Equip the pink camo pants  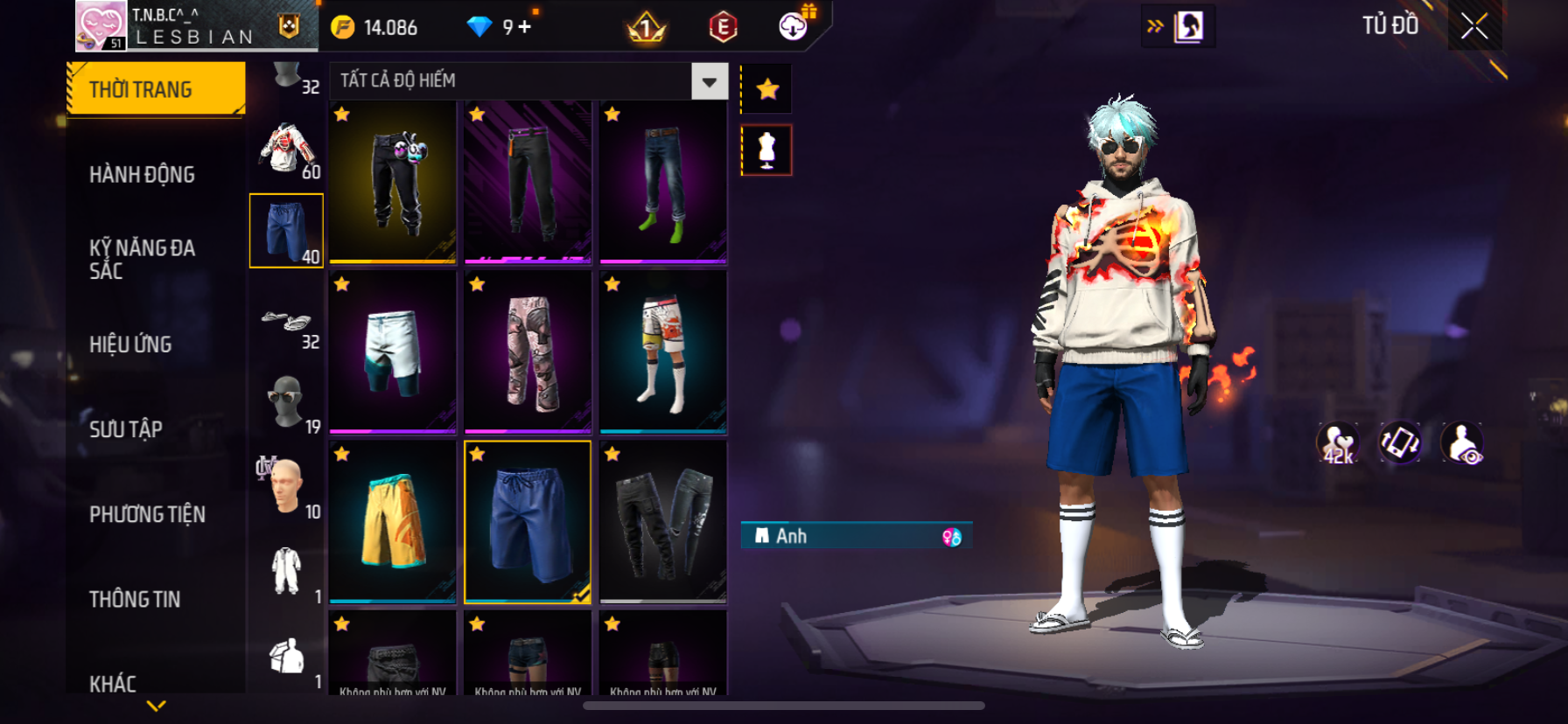[528, 352]
